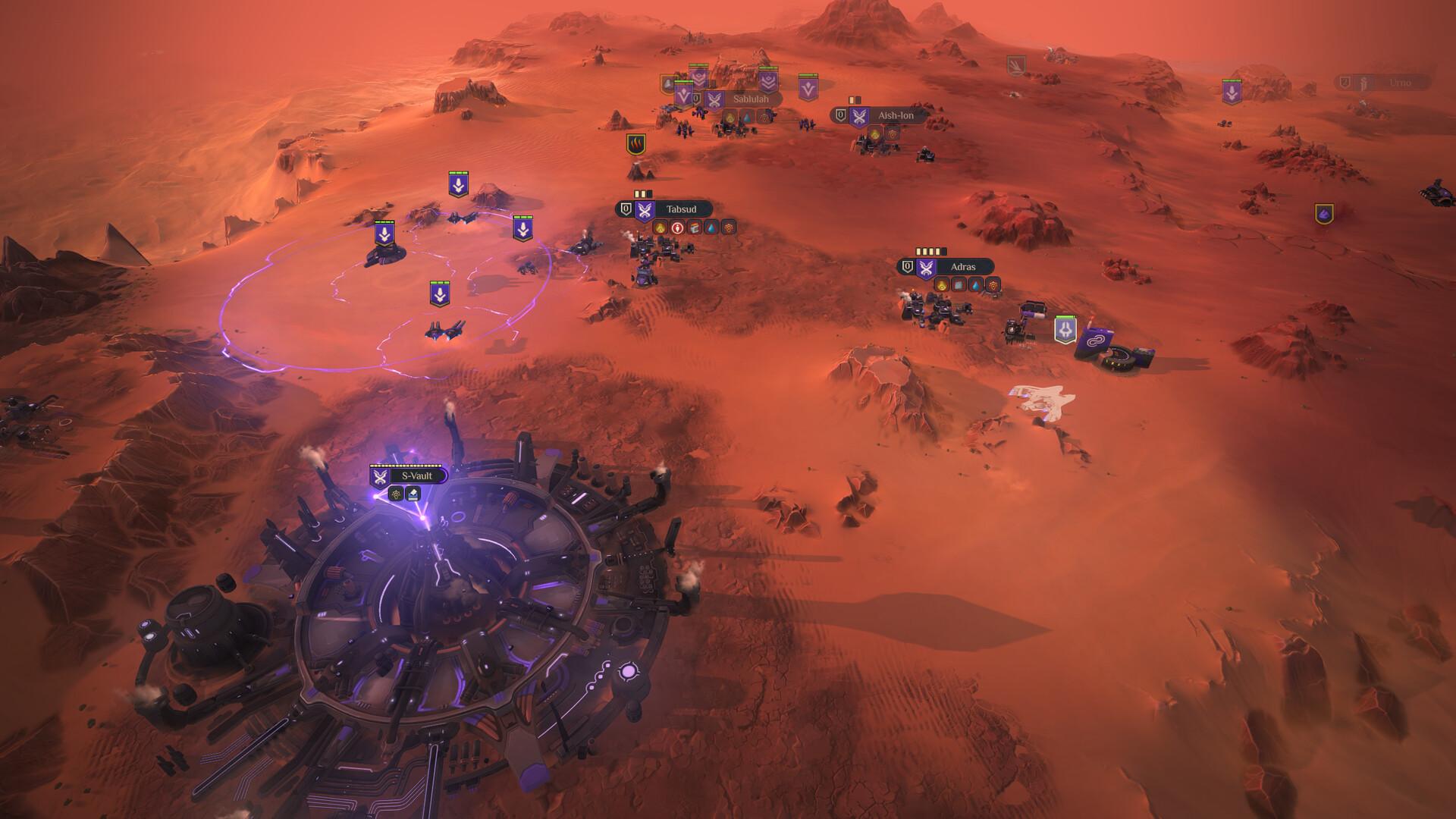Click the green health bar above the harvester unit
1456x819 pixels.
point(1065,317)
